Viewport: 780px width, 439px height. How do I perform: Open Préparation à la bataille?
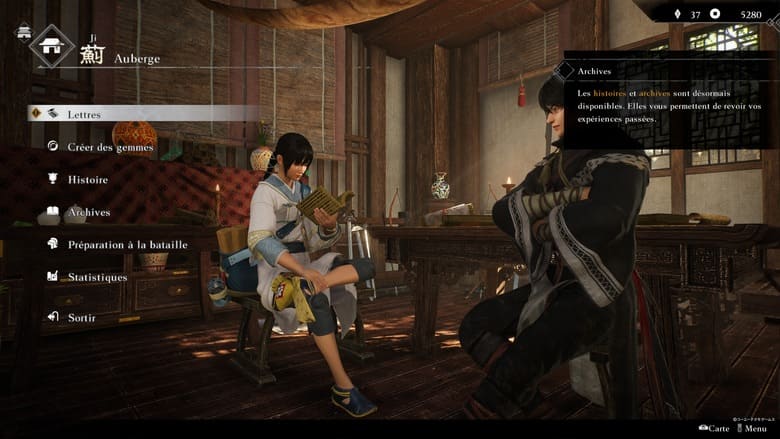tap(127, 244)
